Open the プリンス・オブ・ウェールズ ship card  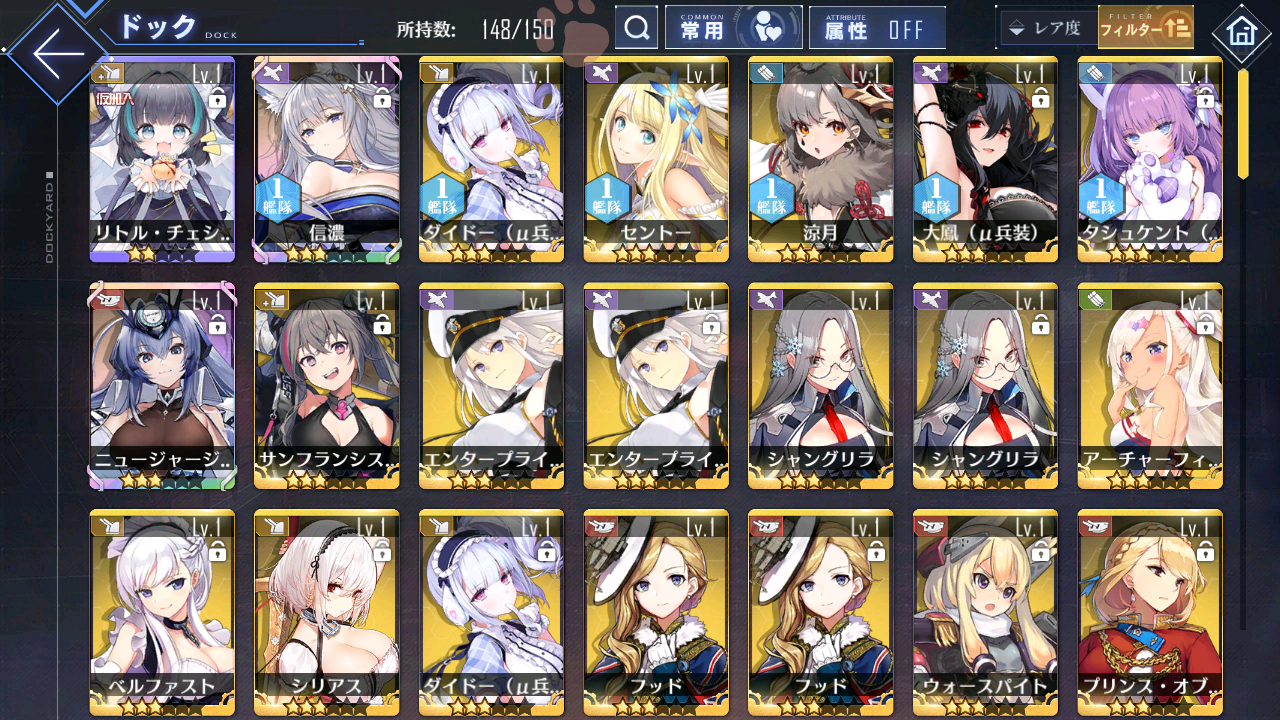(x=1149, y=612)
